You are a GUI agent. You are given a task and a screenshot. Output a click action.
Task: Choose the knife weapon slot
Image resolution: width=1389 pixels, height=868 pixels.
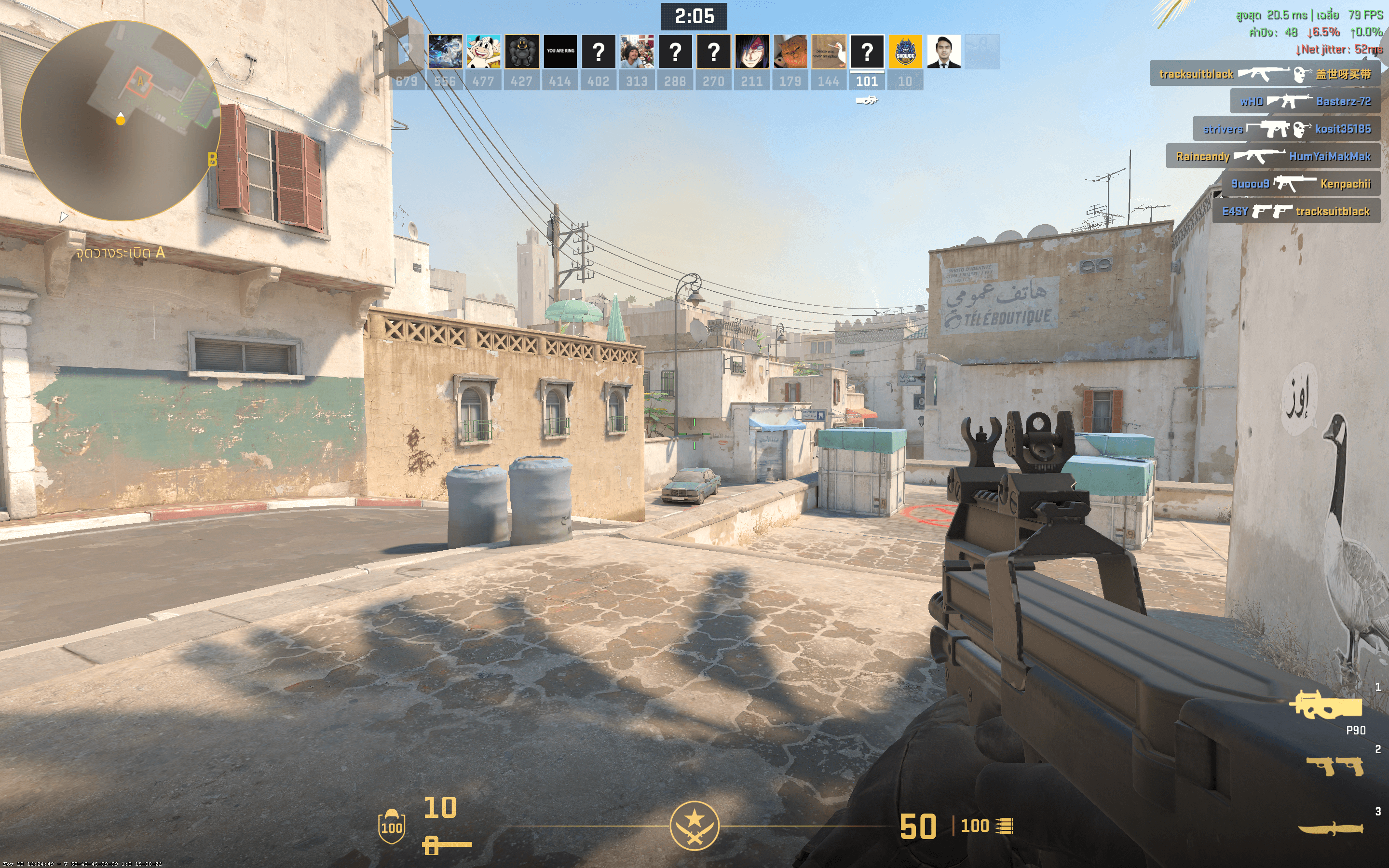(x=1331, y=828)
